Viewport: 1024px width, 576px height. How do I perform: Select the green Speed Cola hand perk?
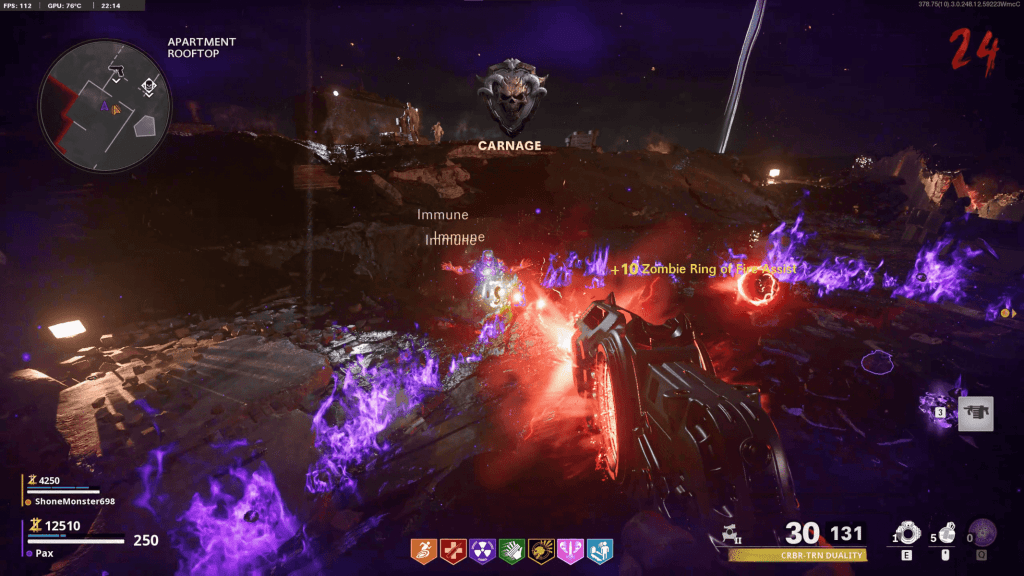coord(512,550)
